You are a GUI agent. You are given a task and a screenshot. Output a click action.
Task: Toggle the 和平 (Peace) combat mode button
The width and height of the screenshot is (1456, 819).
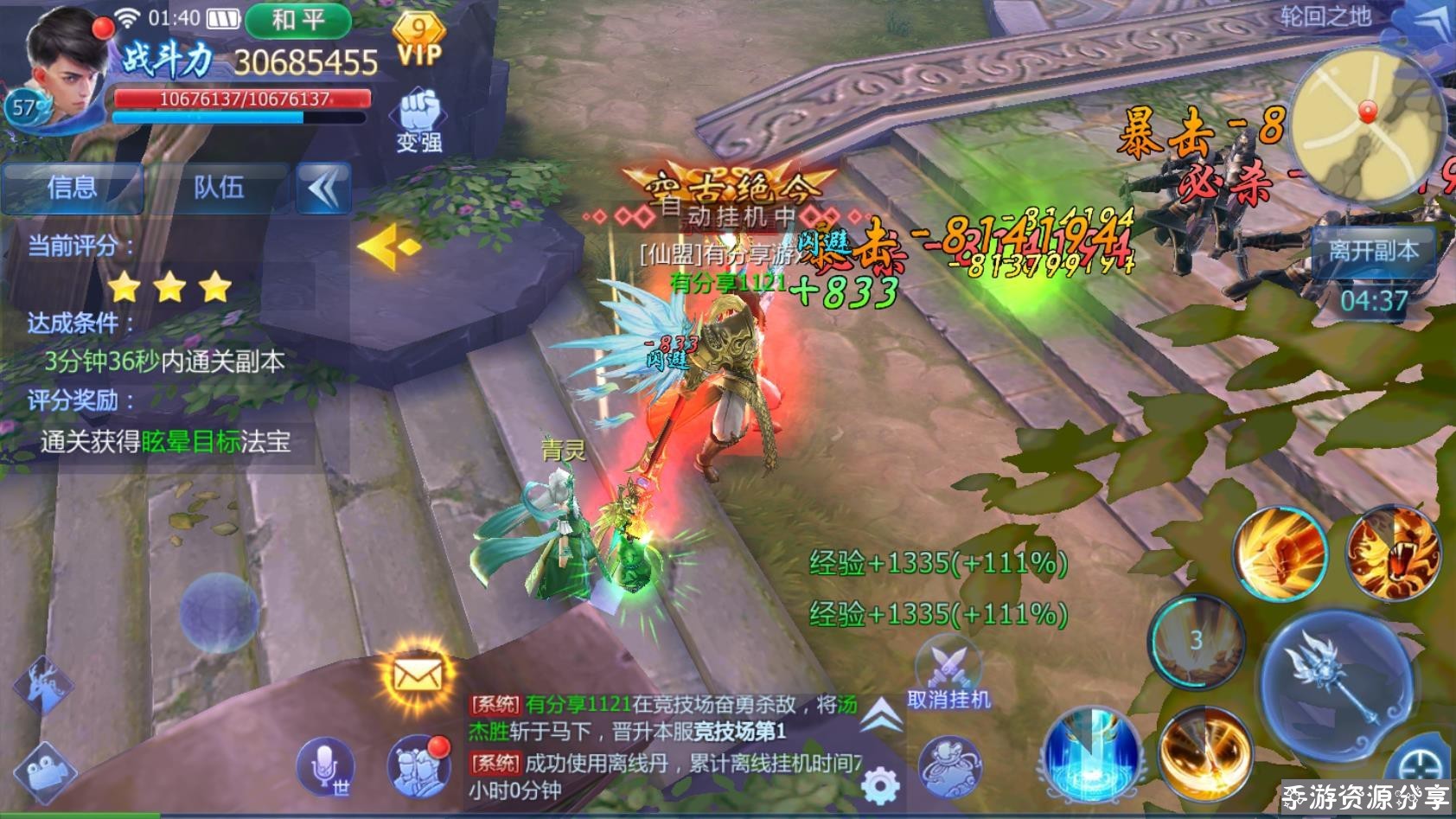[298, 21]
